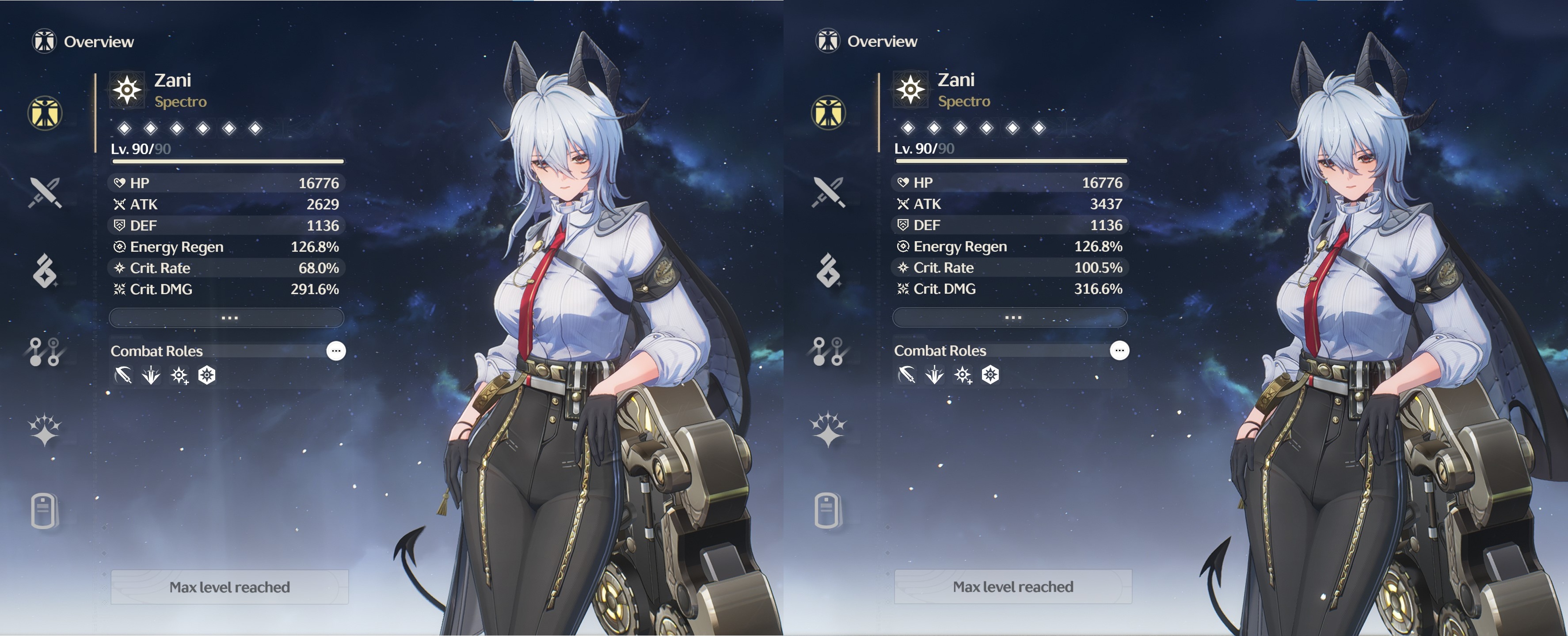
Task: Click Max level reached under the 68.0% Crit. Rate stats
Action: pos(229,587)
